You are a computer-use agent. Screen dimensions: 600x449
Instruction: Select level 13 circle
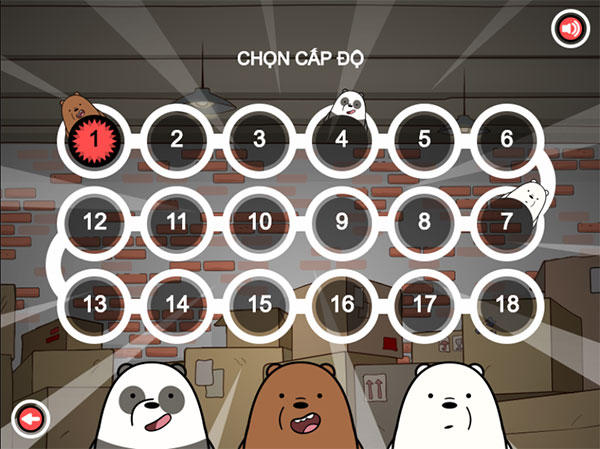[94, 303]
